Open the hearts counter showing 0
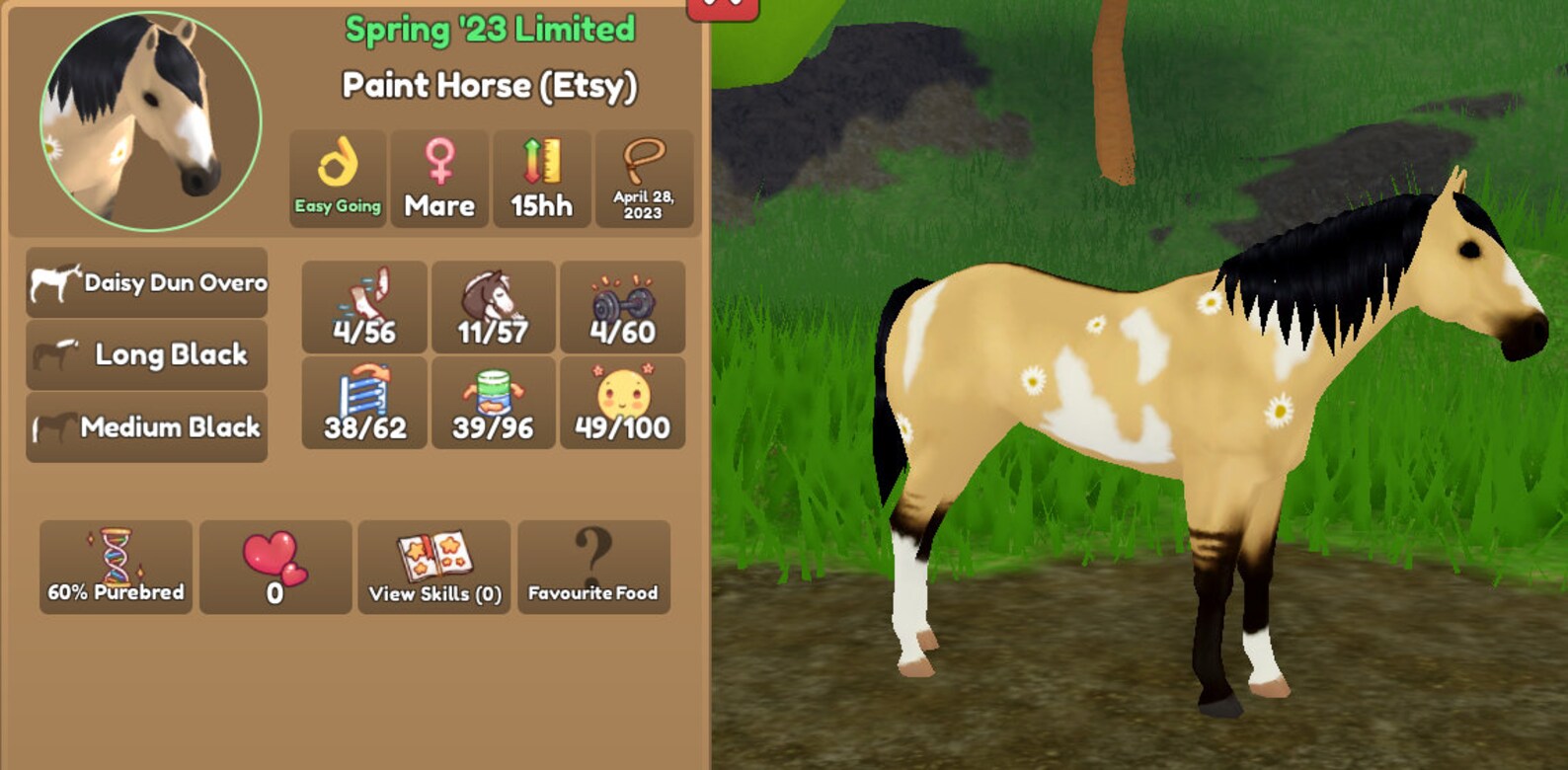Viewport: 1568px width, 770px height. point(274,566)
